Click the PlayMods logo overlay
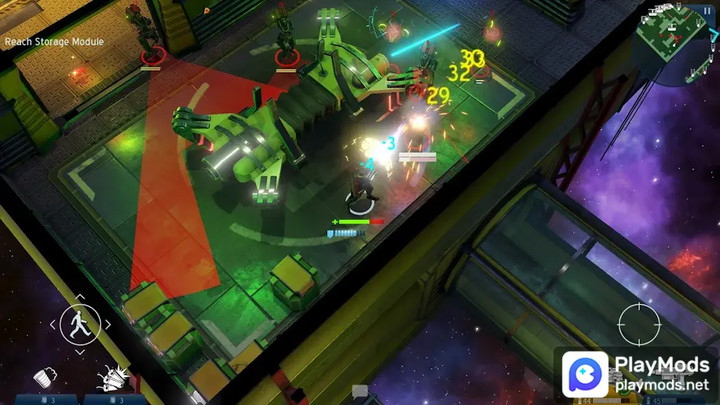Image resolution: width=720 pixels, height=405 pixels. [635, 373]
